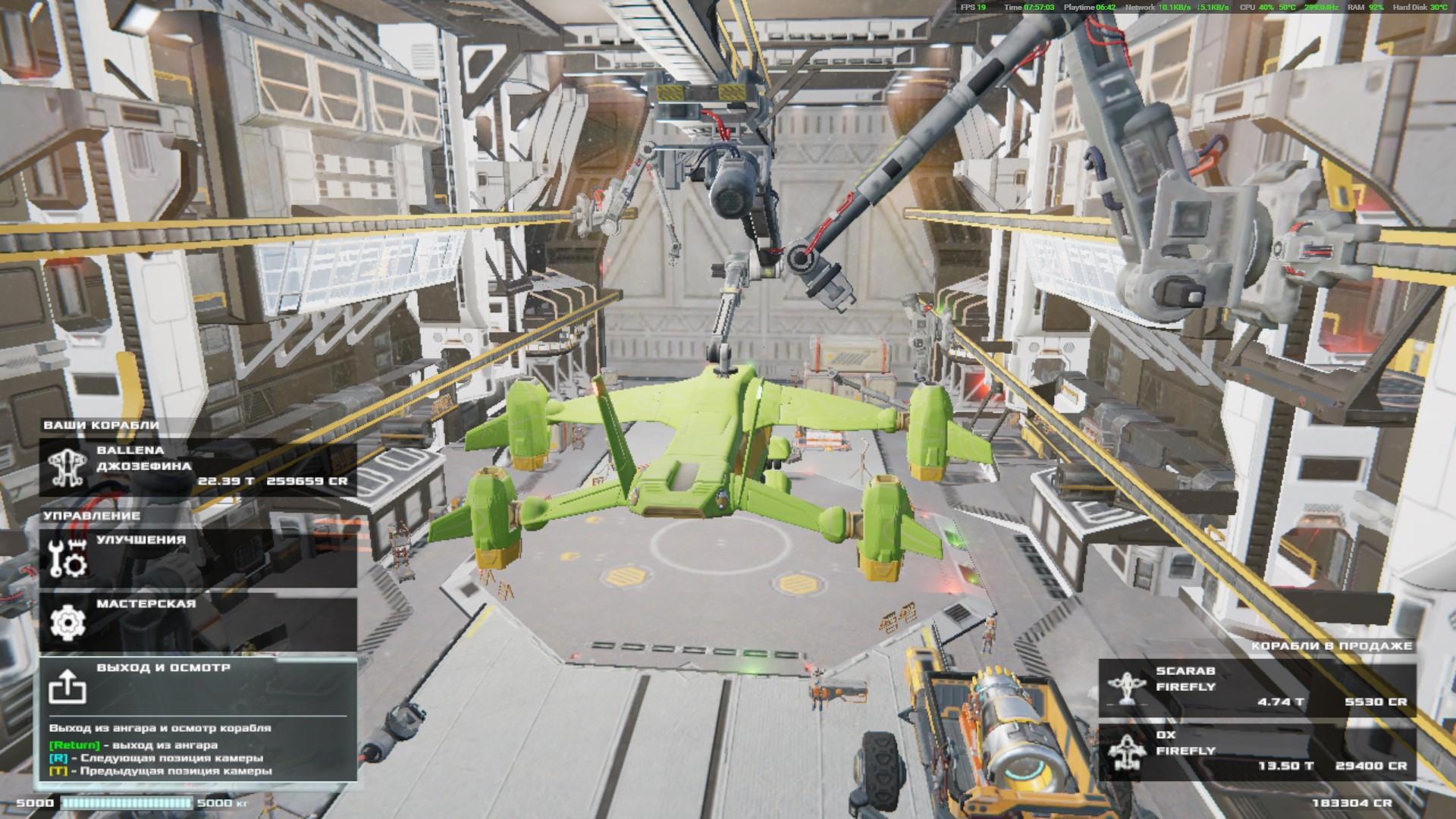Select your Ballena ship Джозефина
The image size is (1456, 819).
coord(198,467)
